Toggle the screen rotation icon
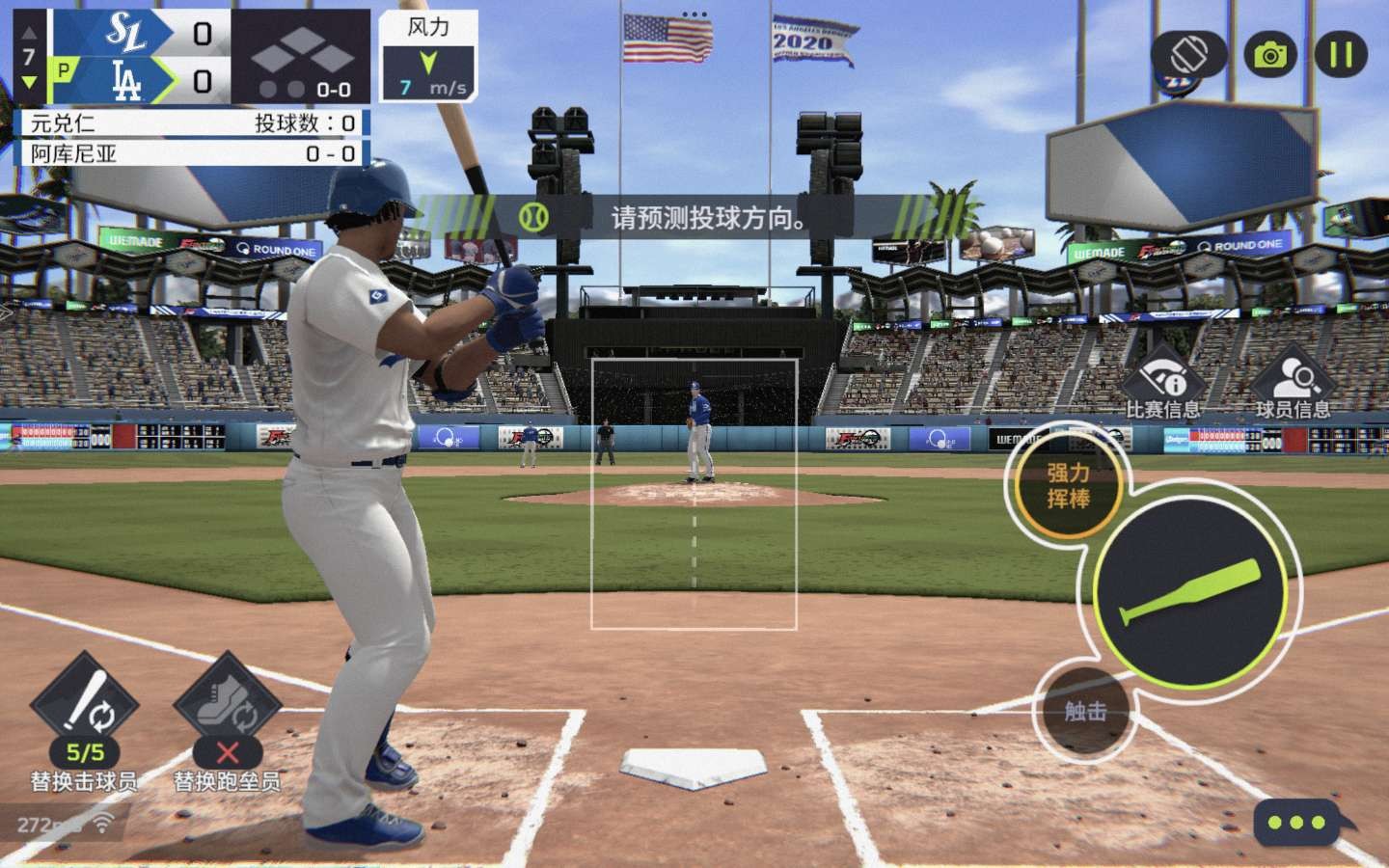 1189,55
